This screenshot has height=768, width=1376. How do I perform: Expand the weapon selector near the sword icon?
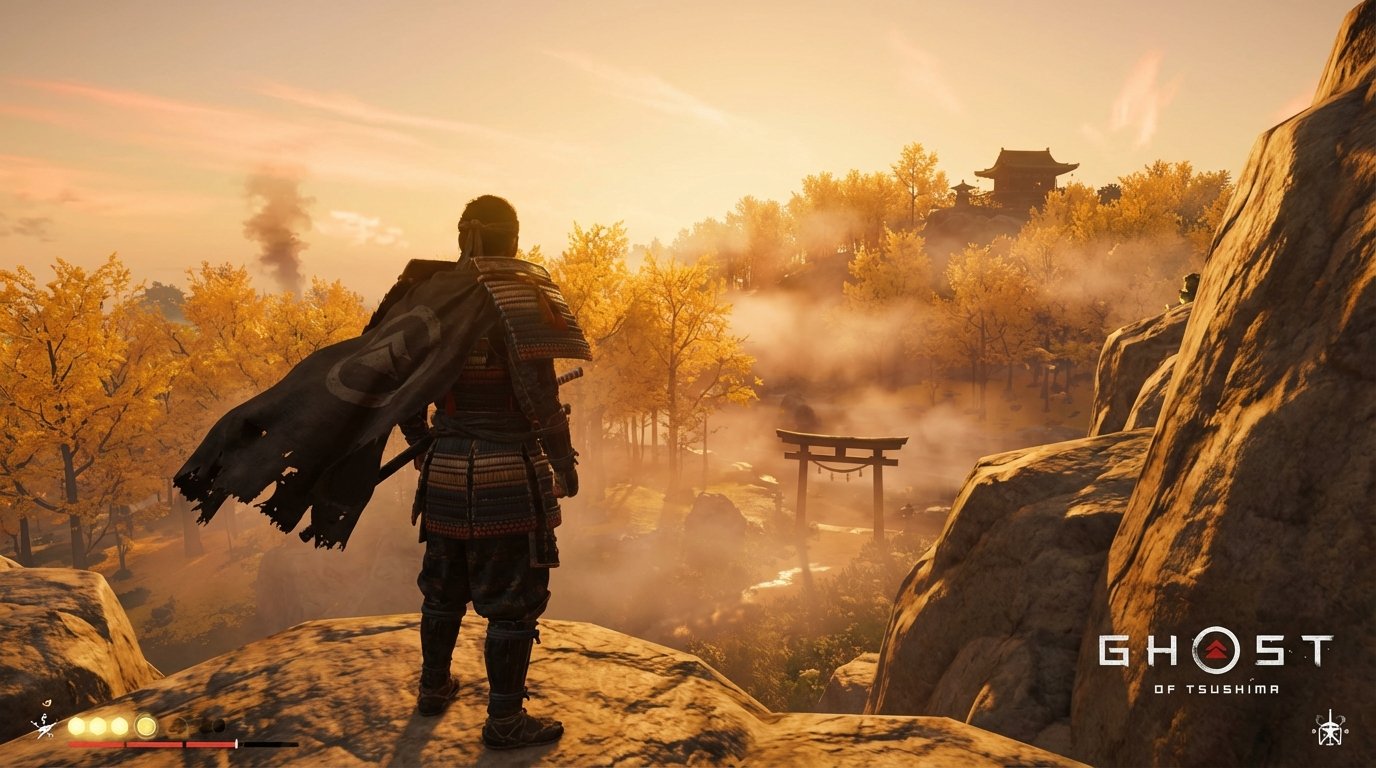click(x=44, y=726)
